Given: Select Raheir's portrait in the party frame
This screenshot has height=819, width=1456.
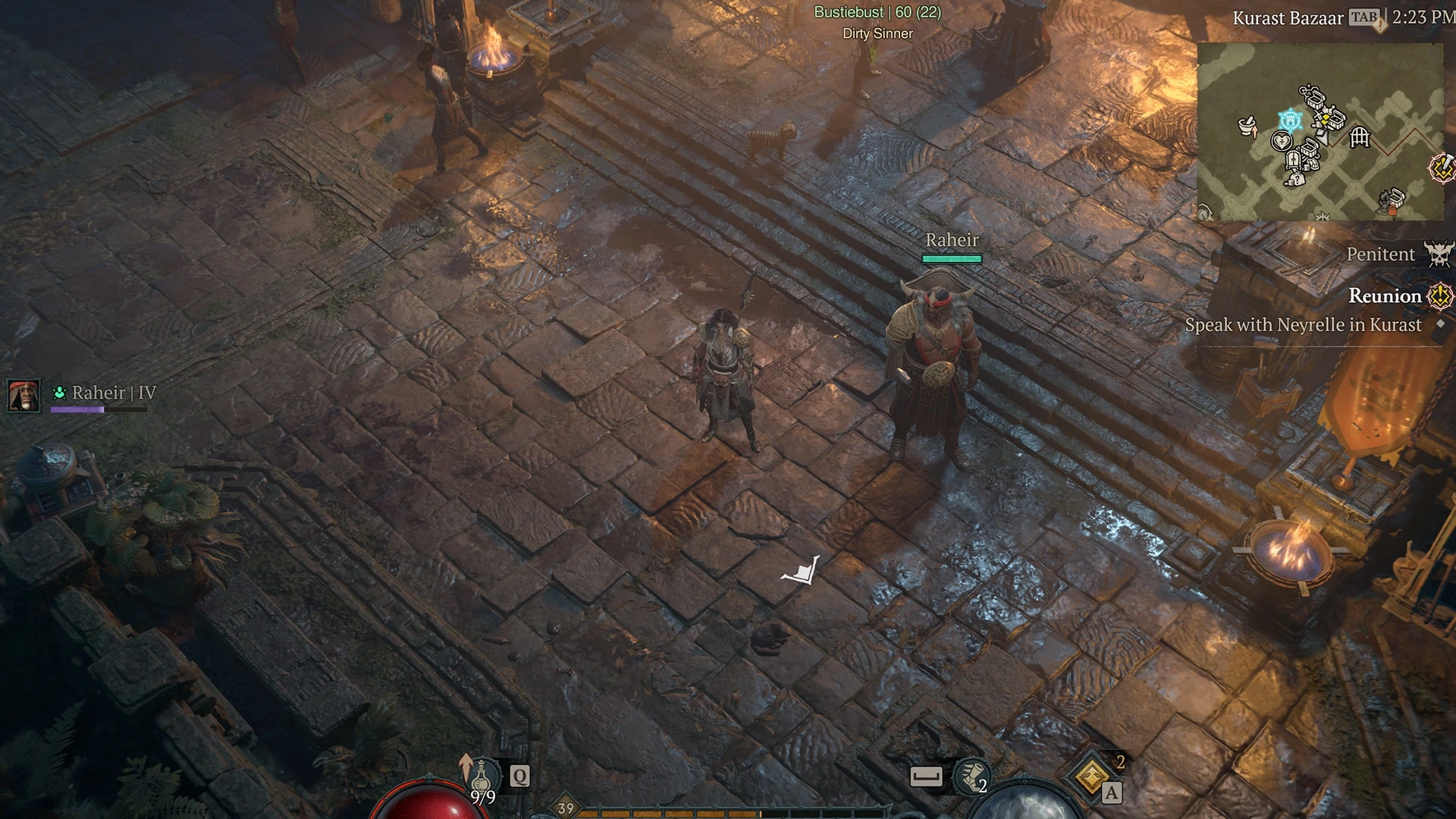Looking at the screenshot, I should coord(22,396).
